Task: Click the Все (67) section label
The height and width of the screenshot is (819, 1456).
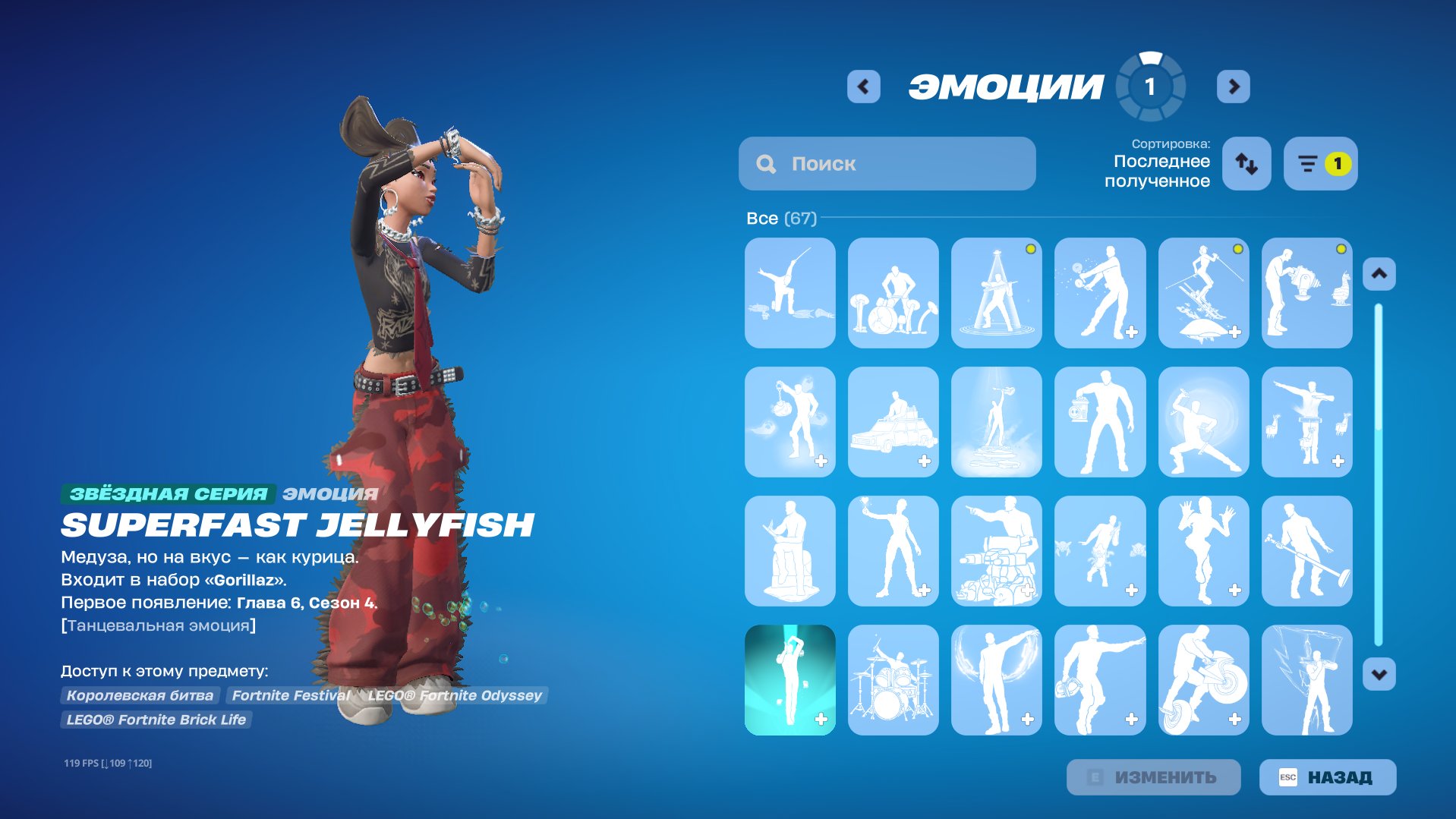Action: tap(780, 219)
